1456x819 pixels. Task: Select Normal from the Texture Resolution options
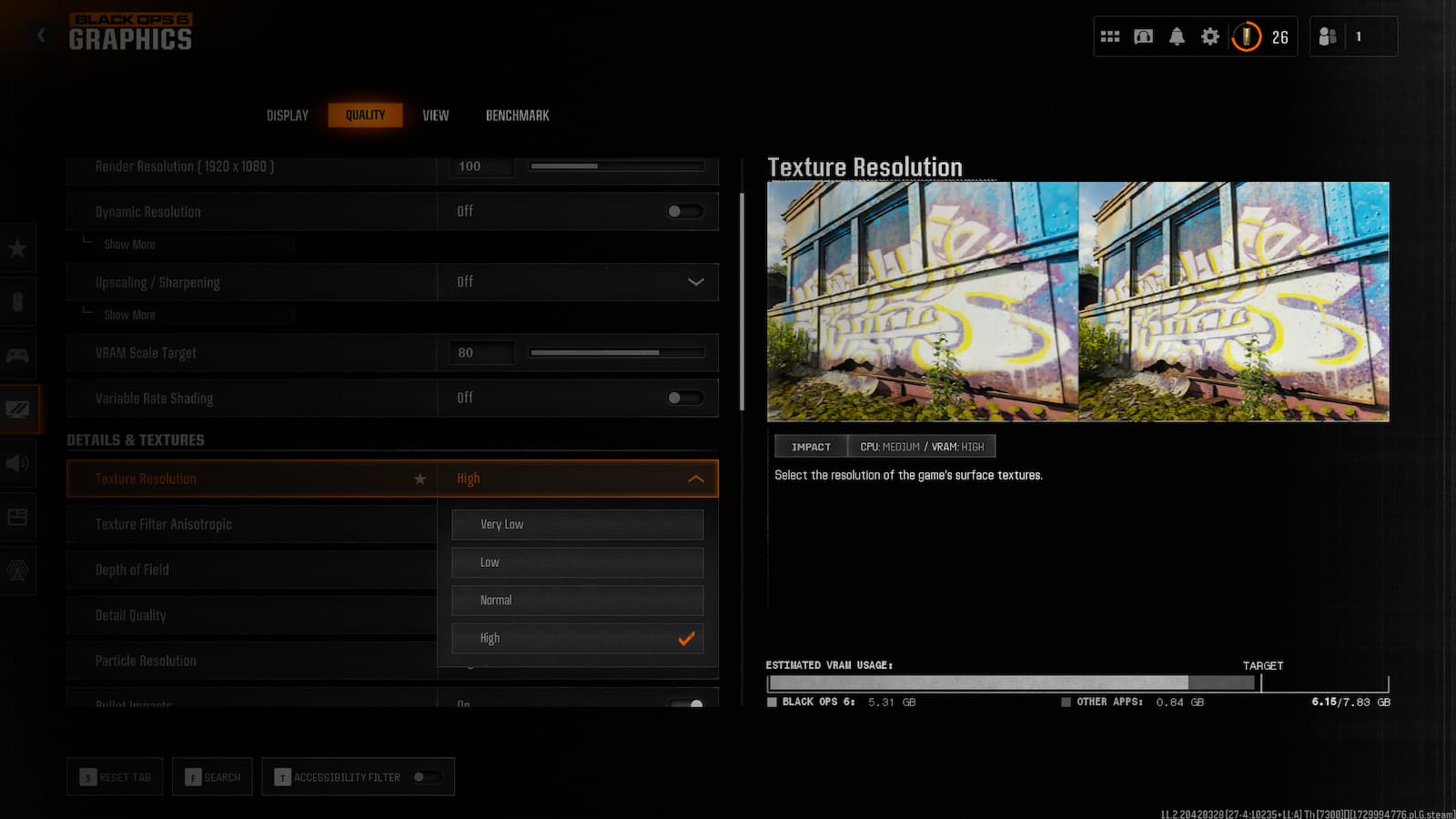pyautogui.click(x=577, y=600)
